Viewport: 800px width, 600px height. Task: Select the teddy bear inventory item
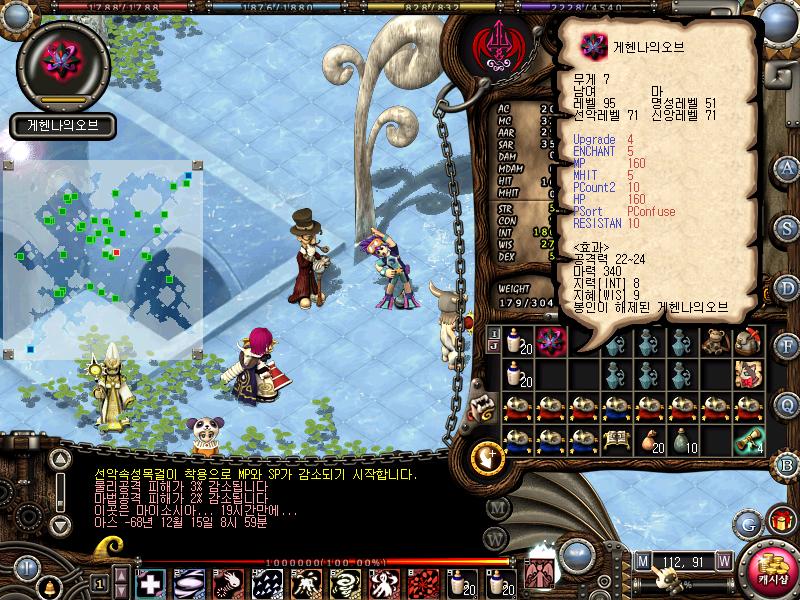coord(714,343)
